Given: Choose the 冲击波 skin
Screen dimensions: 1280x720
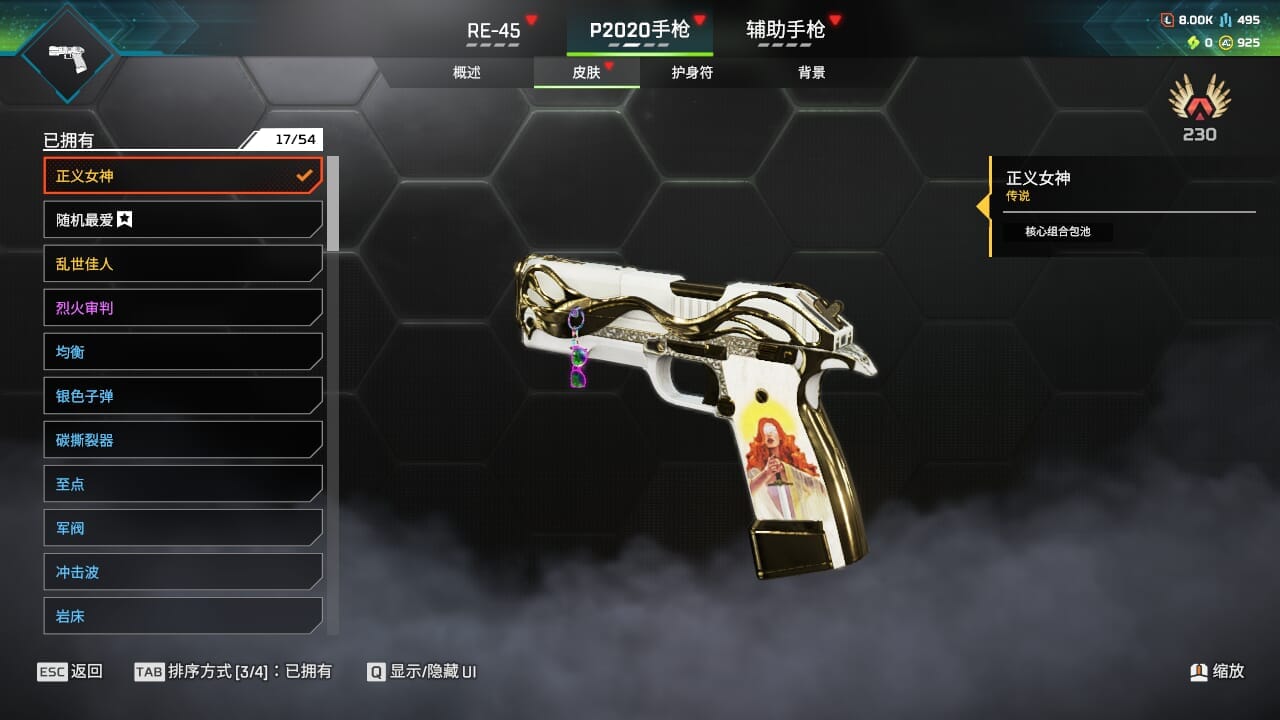Looking at the screenshot, I should pos(183,572).
